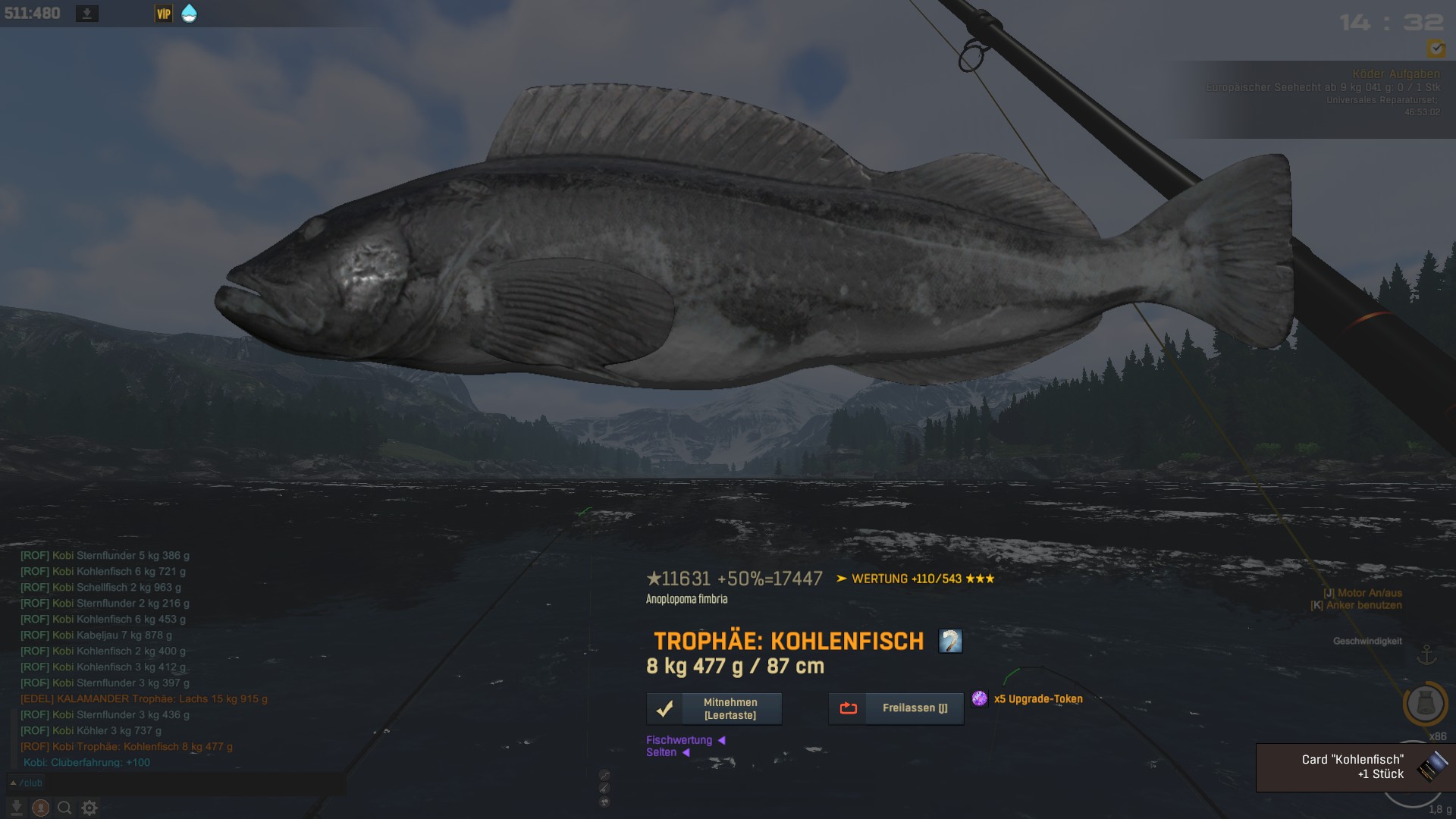Click the VIP status icon

coord(164,14)
